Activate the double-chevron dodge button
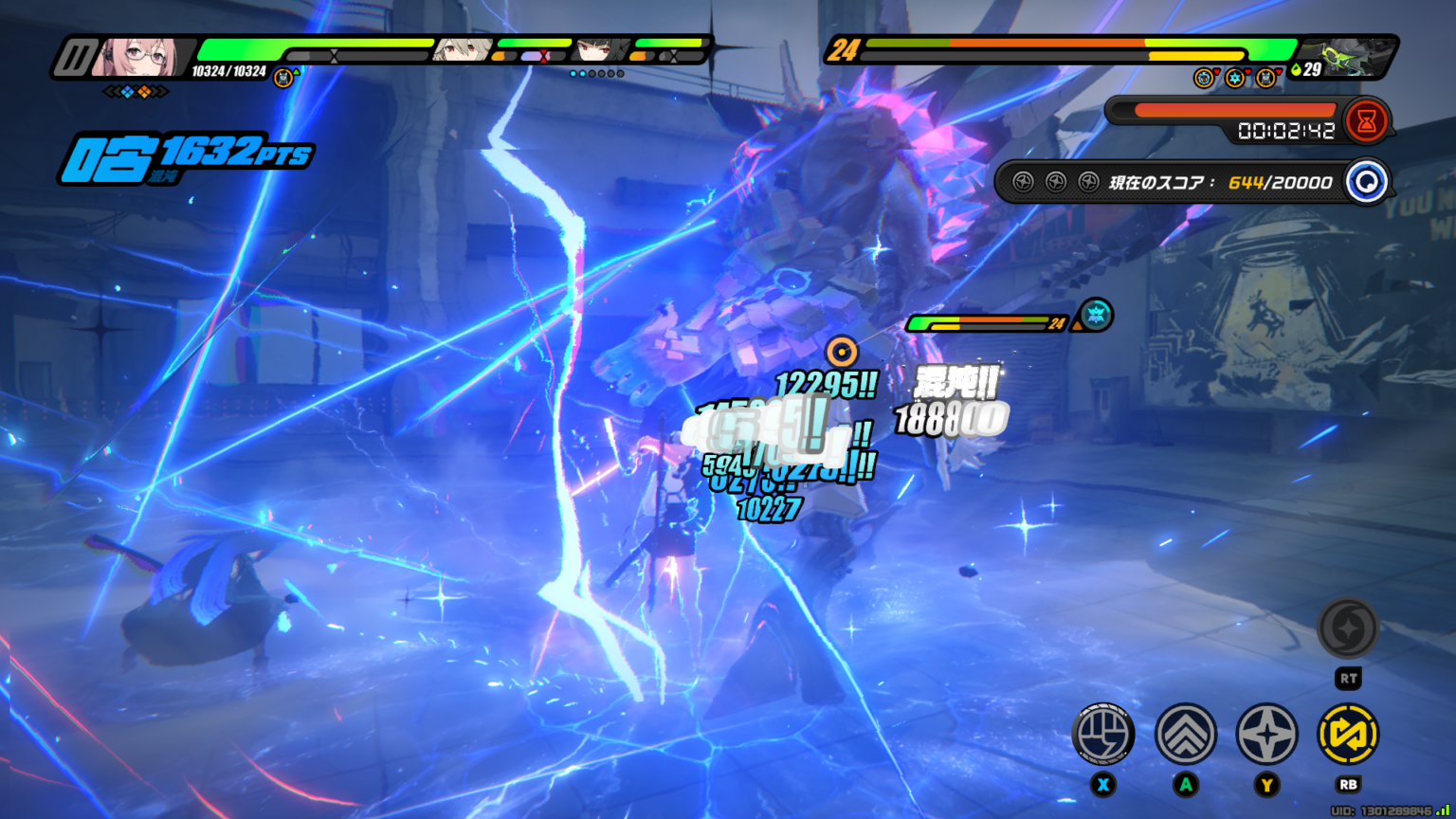This screenshot has height=819, width=1456. [1185, 734]
